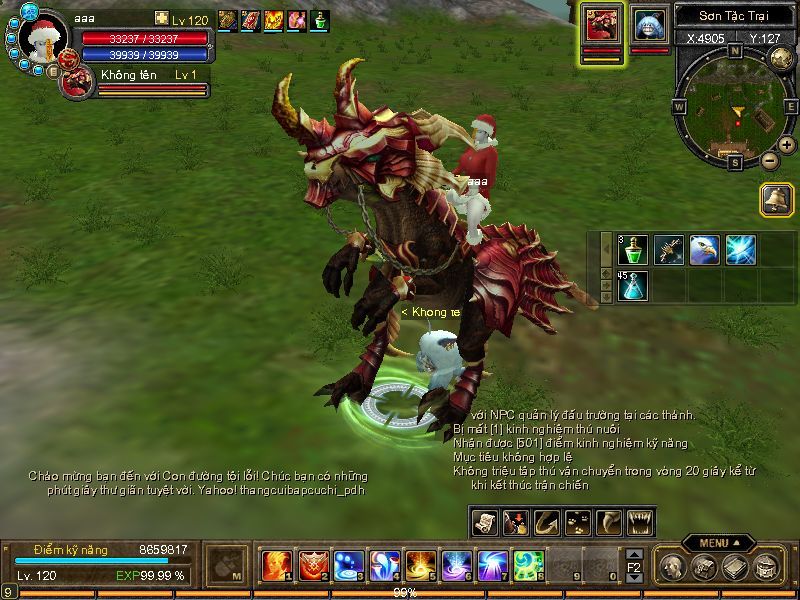The image size is (800, 600).
Task: Cast the green swirl skill in slot 8
Action: coord(528,566)
